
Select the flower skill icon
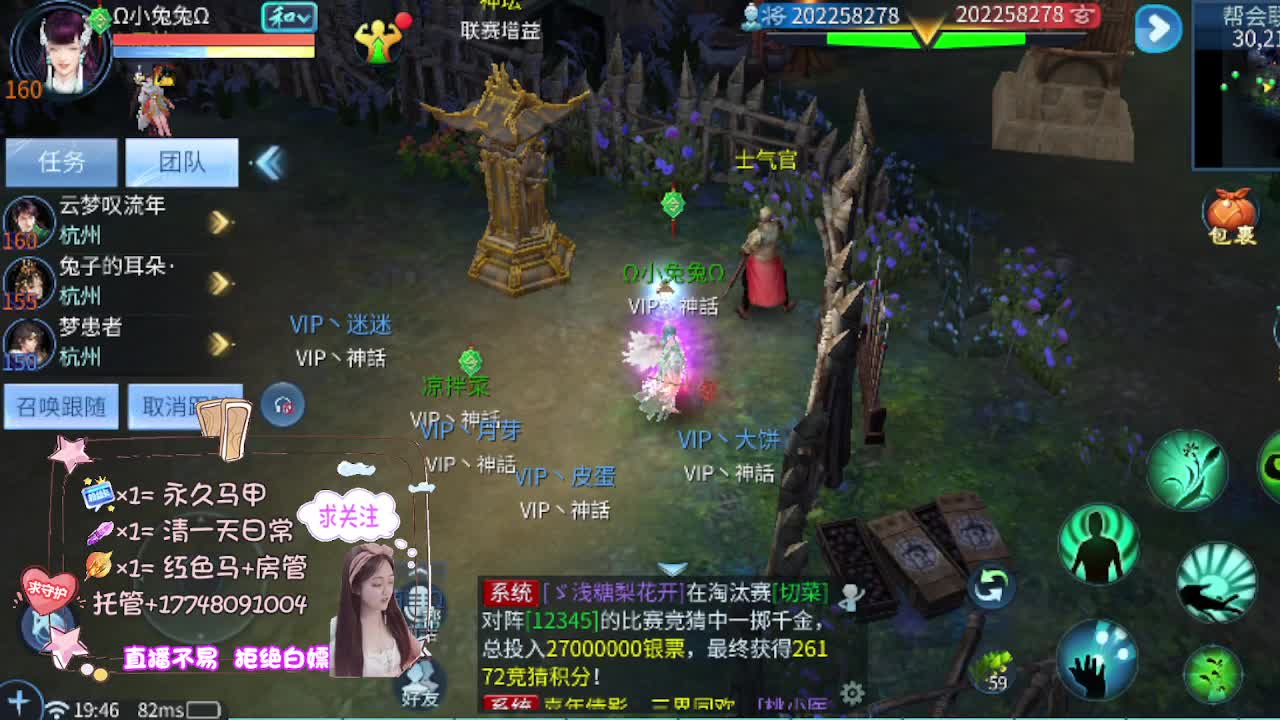click(x=1189, y=470)
